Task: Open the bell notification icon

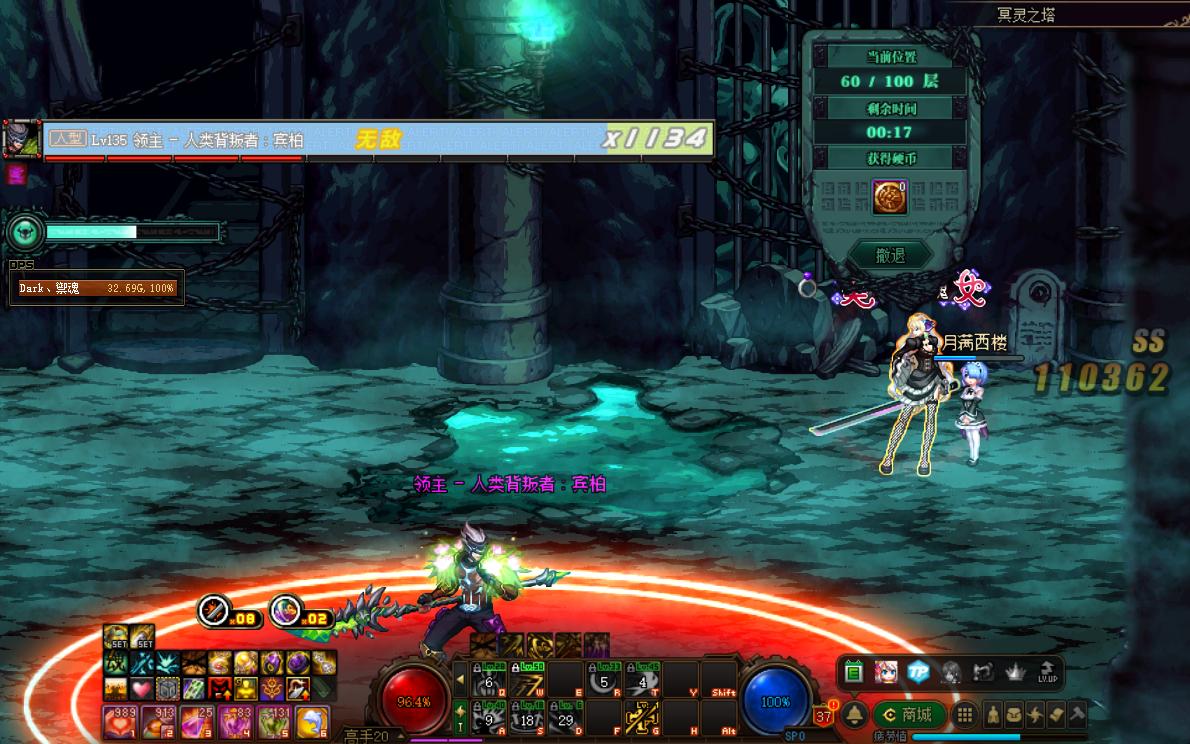Action: click(x=855, y=715)
